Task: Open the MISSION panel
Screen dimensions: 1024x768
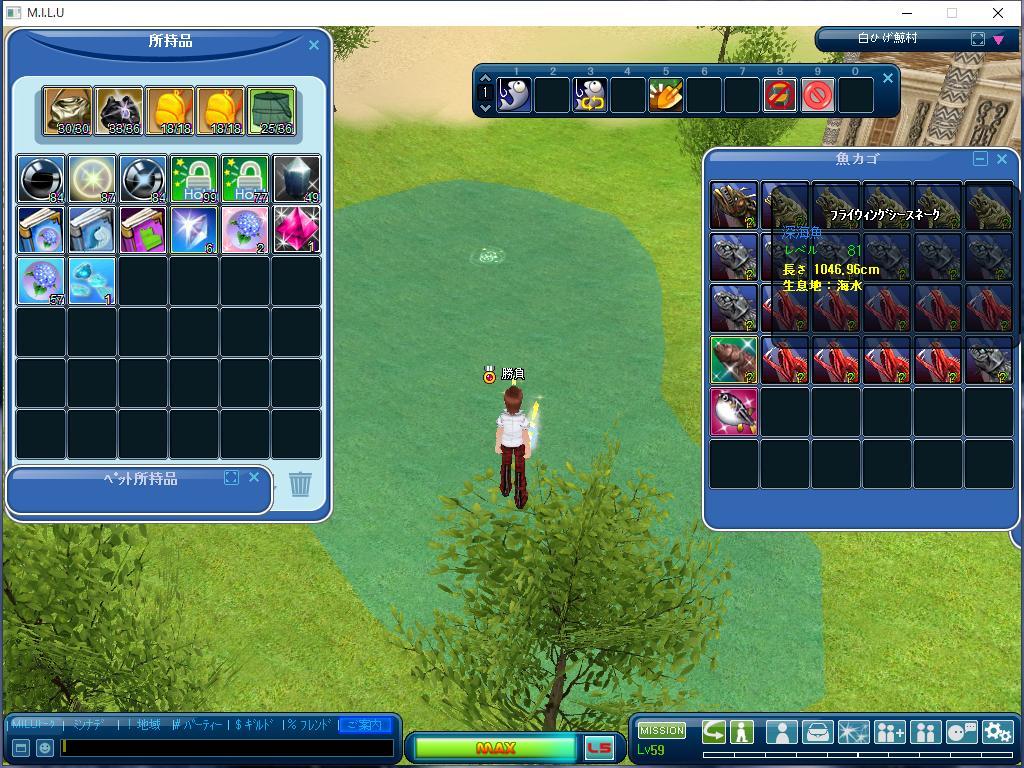Action: point(662,730)
